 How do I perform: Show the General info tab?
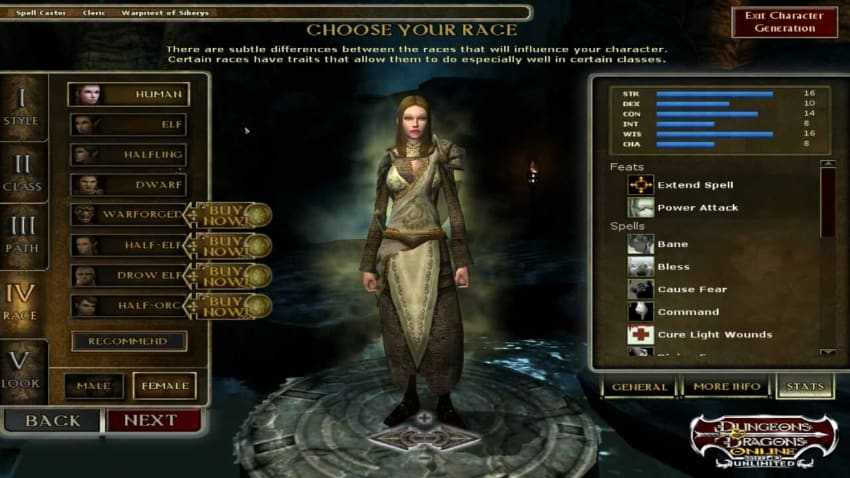point(639,387)
